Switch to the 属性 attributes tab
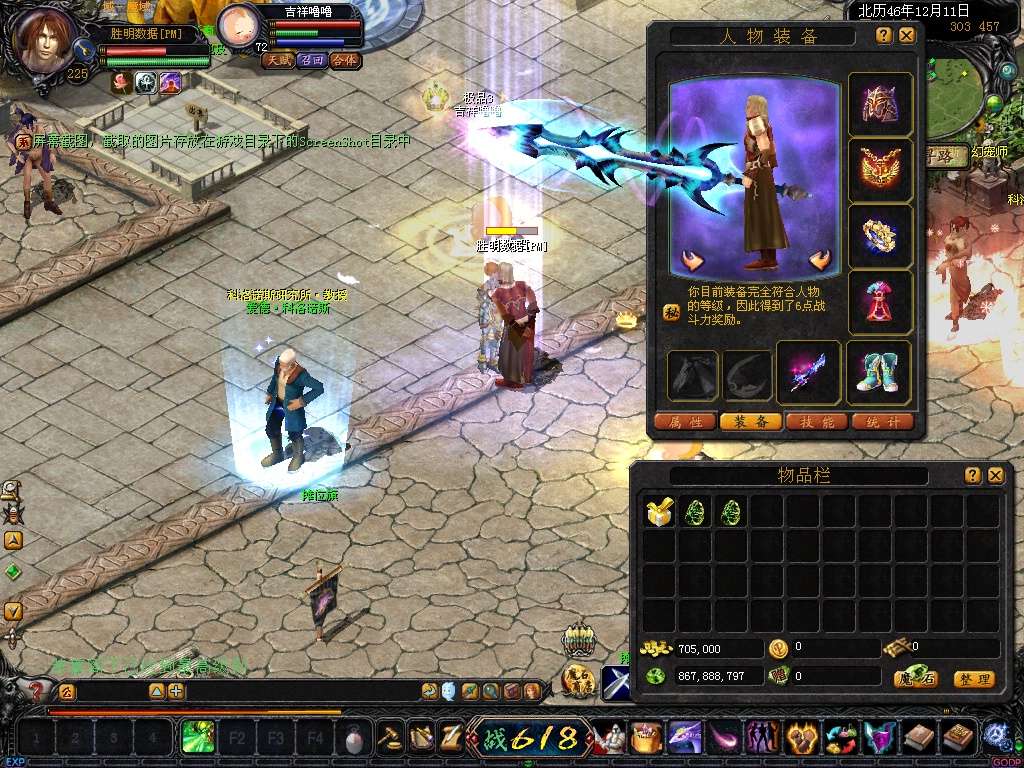Screen dimensions: 1024x768 pyautogui.click(x=685, y=422)
